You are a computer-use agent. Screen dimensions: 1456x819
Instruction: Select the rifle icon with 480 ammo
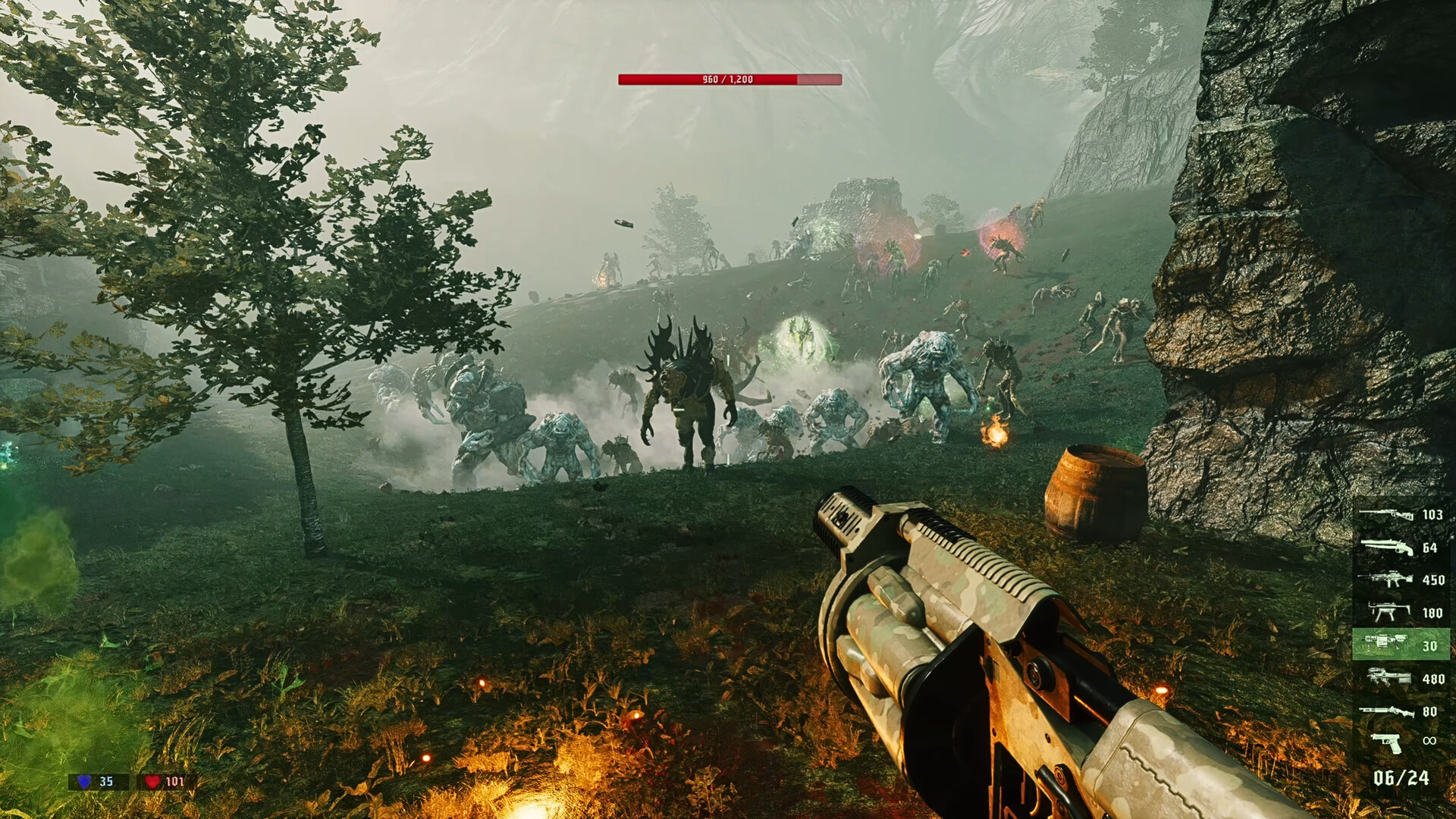(1388, 677)
